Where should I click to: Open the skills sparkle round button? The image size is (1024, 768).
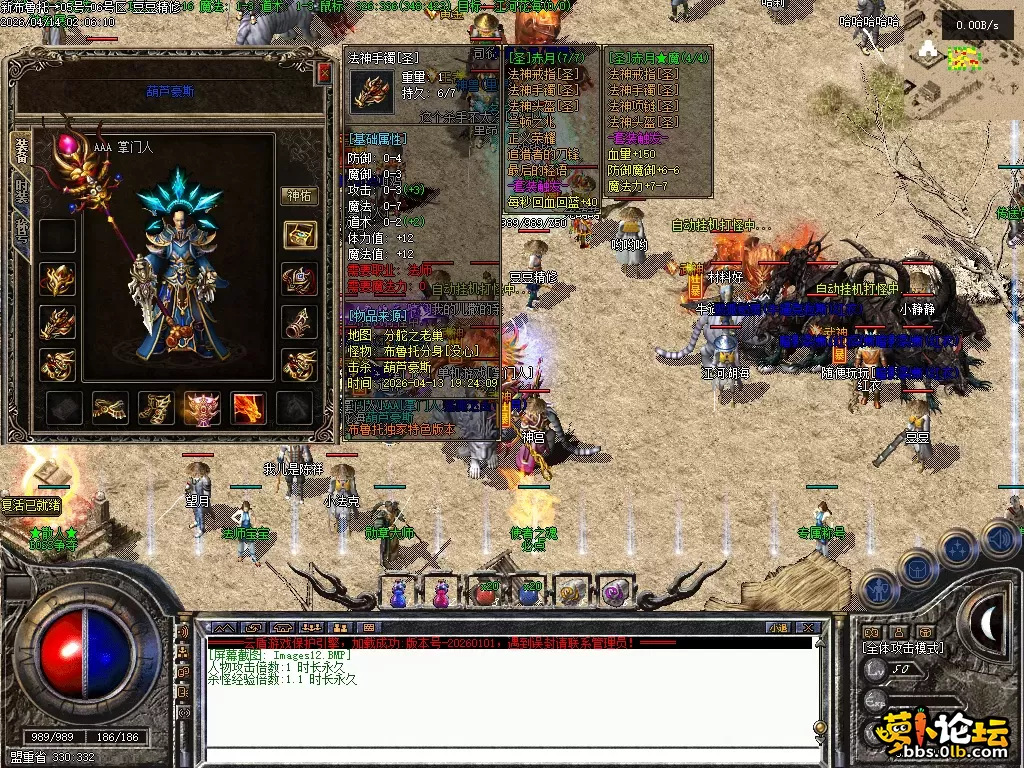coord(957,549)
